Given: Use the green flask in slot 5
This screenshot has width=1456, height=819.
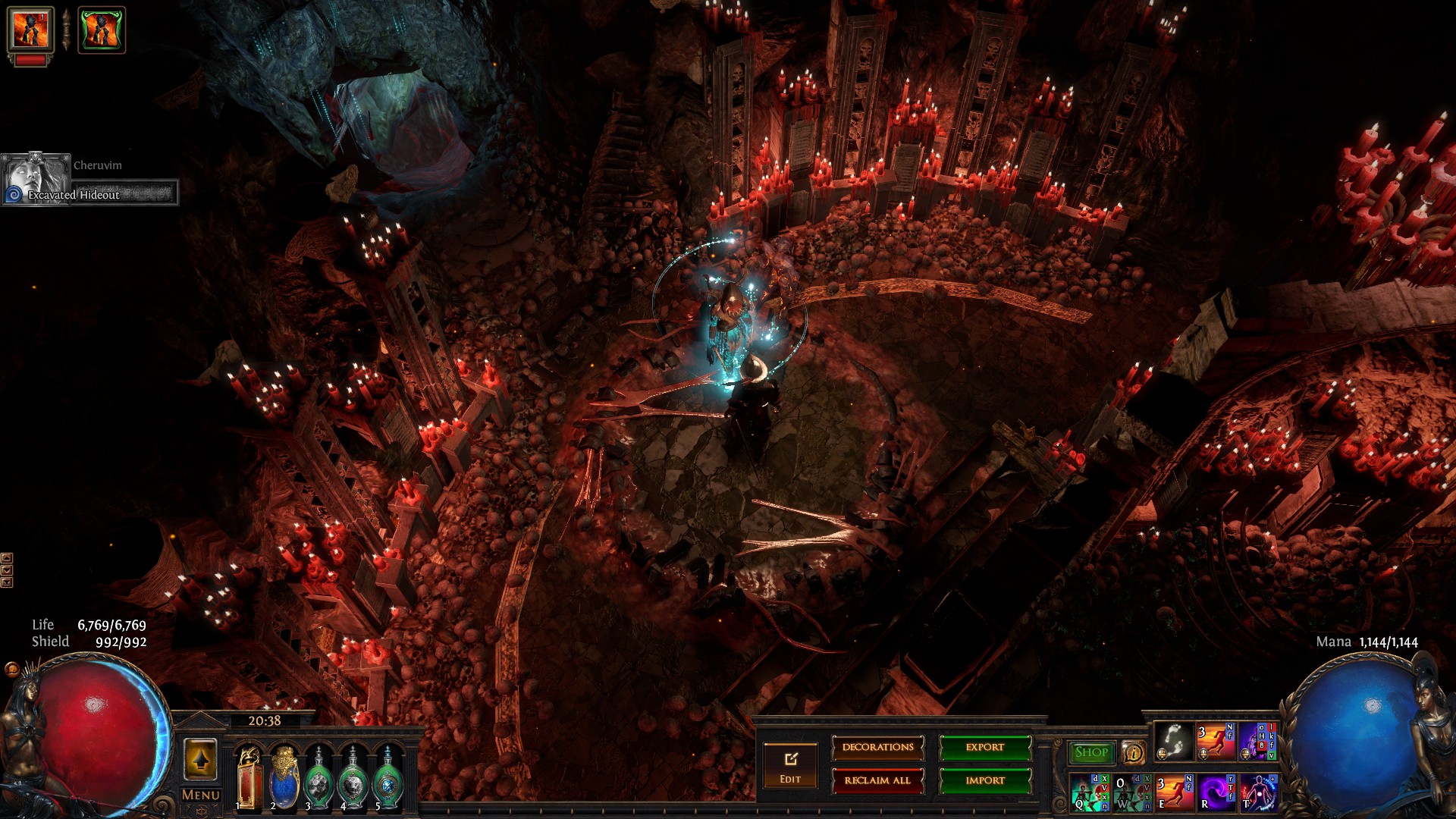Looking at the screenshot, I should tap(388, 778).
